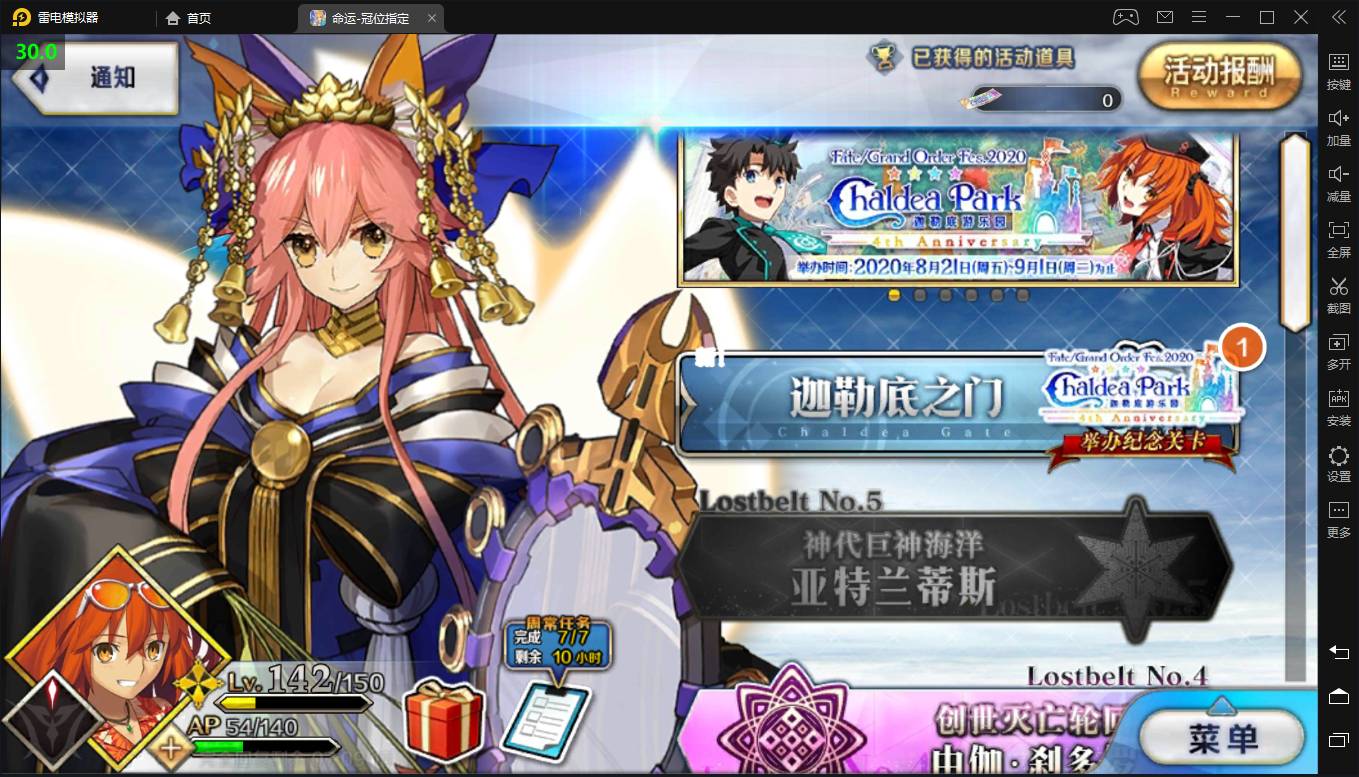Open the 通知 notice panel
The width and height of the screenshot is (1359, 777).
[98, 78]
